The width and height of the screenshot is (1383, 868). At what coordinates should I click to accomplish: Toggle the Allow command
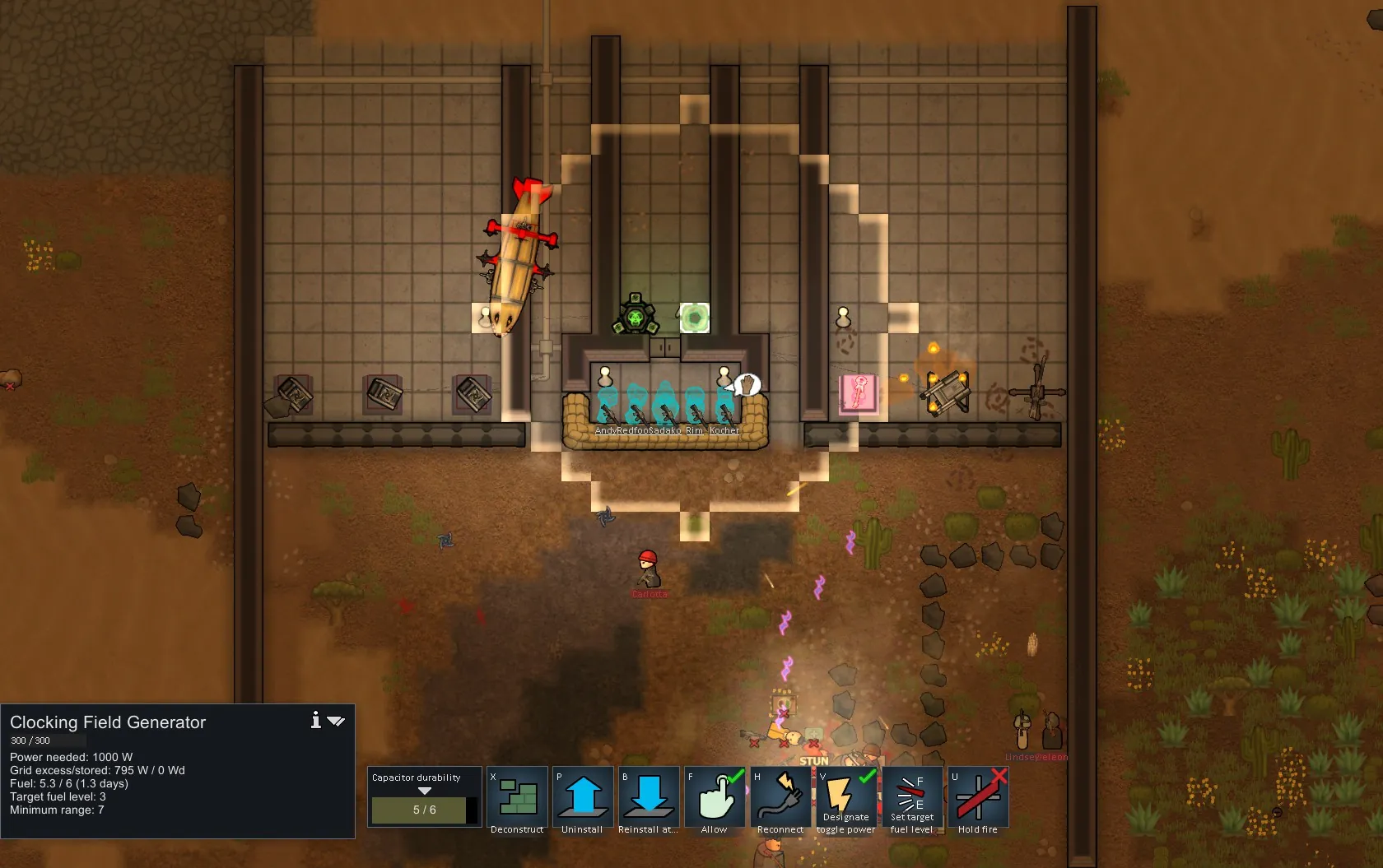715,797
